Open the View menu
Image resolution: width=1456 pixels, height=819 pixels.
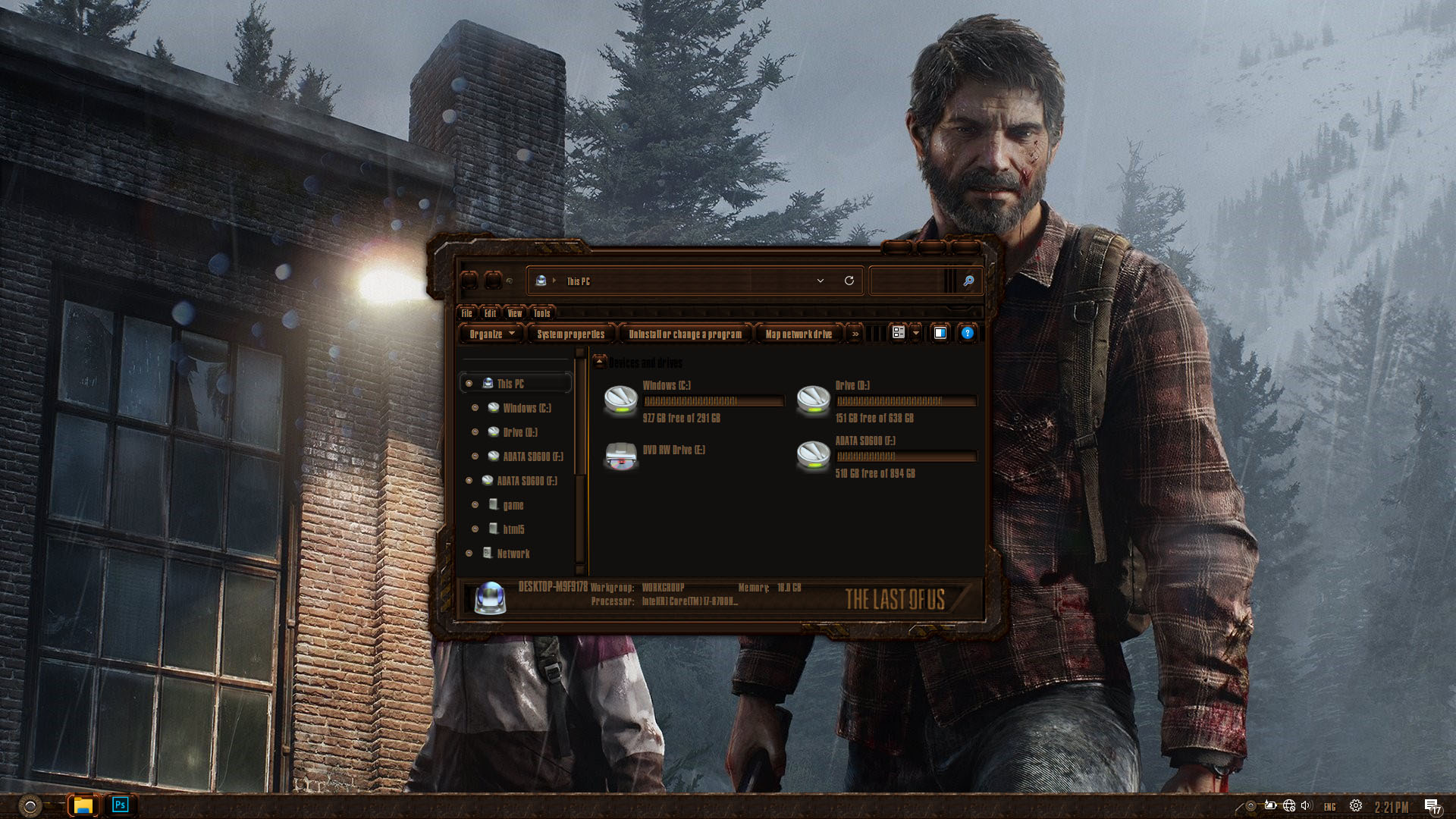(x=515, y=313)
